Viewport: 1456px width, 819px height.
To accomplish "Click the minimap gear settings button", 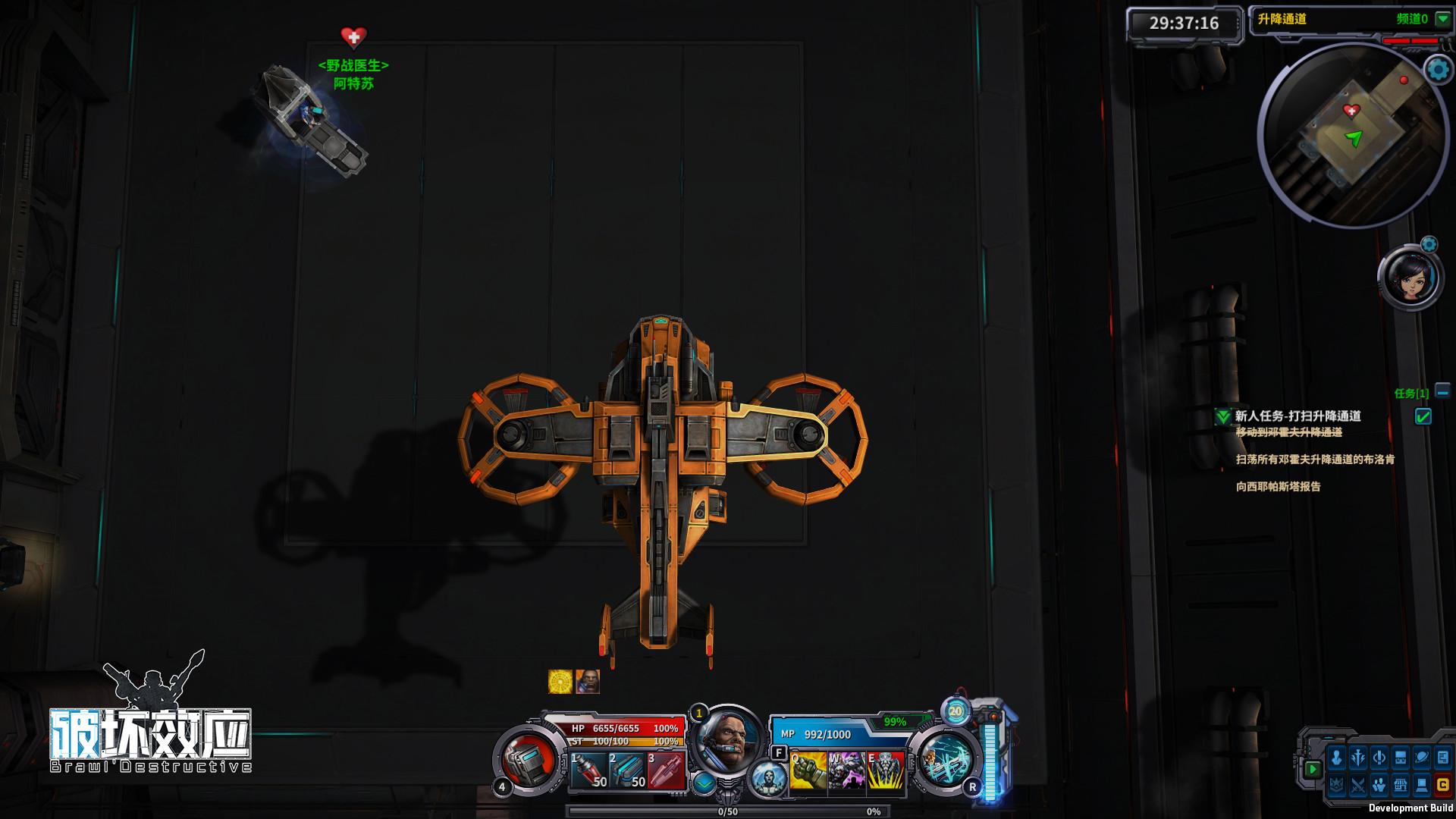I will [x=1438, y=70].
